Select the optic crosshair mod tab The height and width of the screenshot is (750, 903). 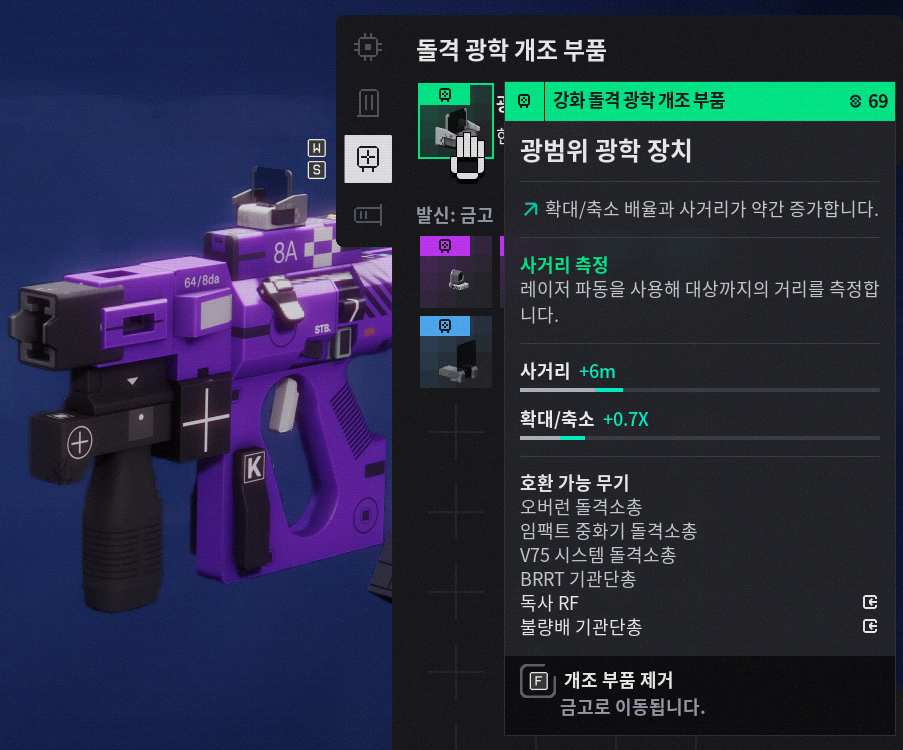pos(368,158)
